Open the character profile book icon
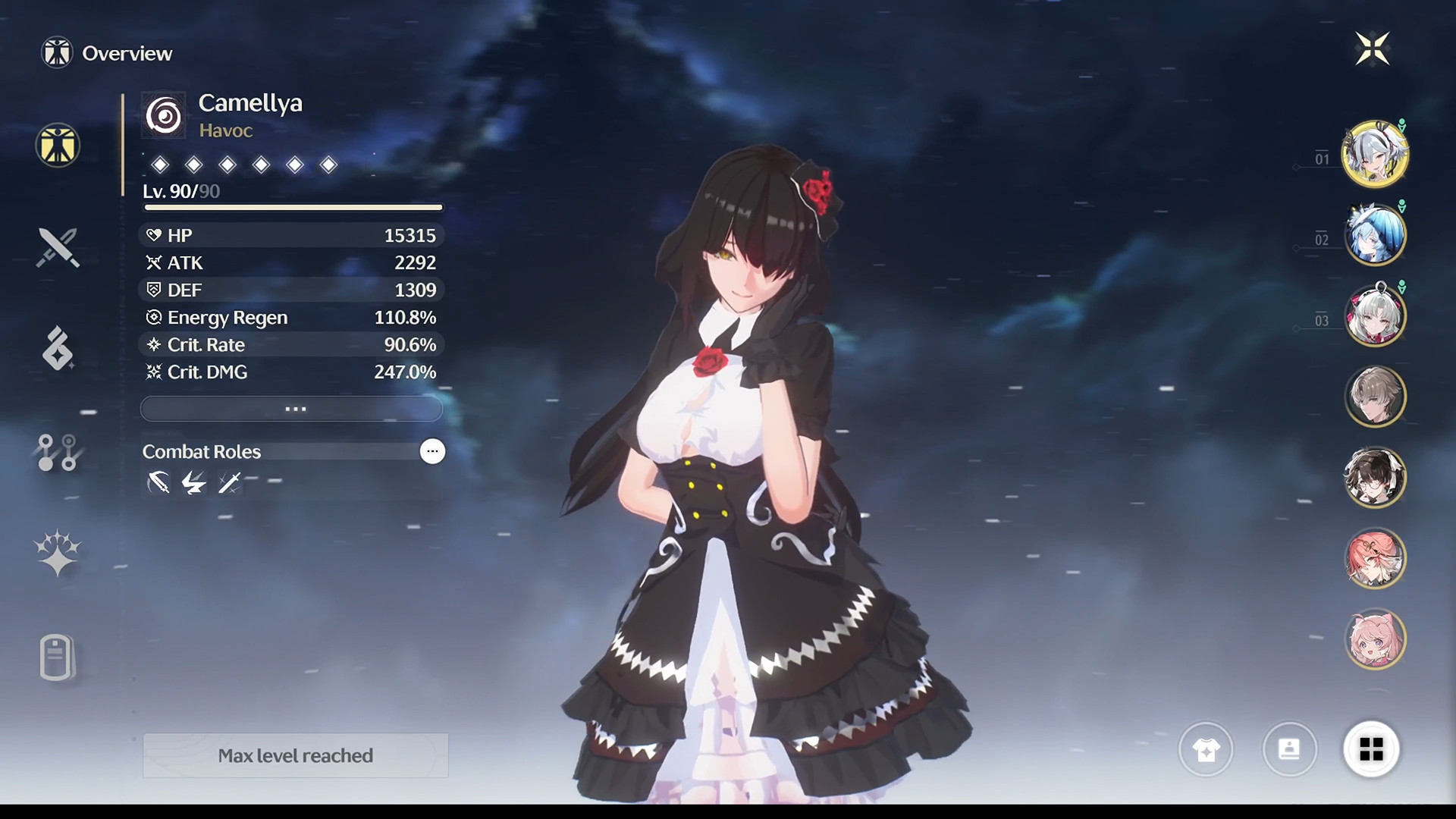 [x=1290, y=749]
